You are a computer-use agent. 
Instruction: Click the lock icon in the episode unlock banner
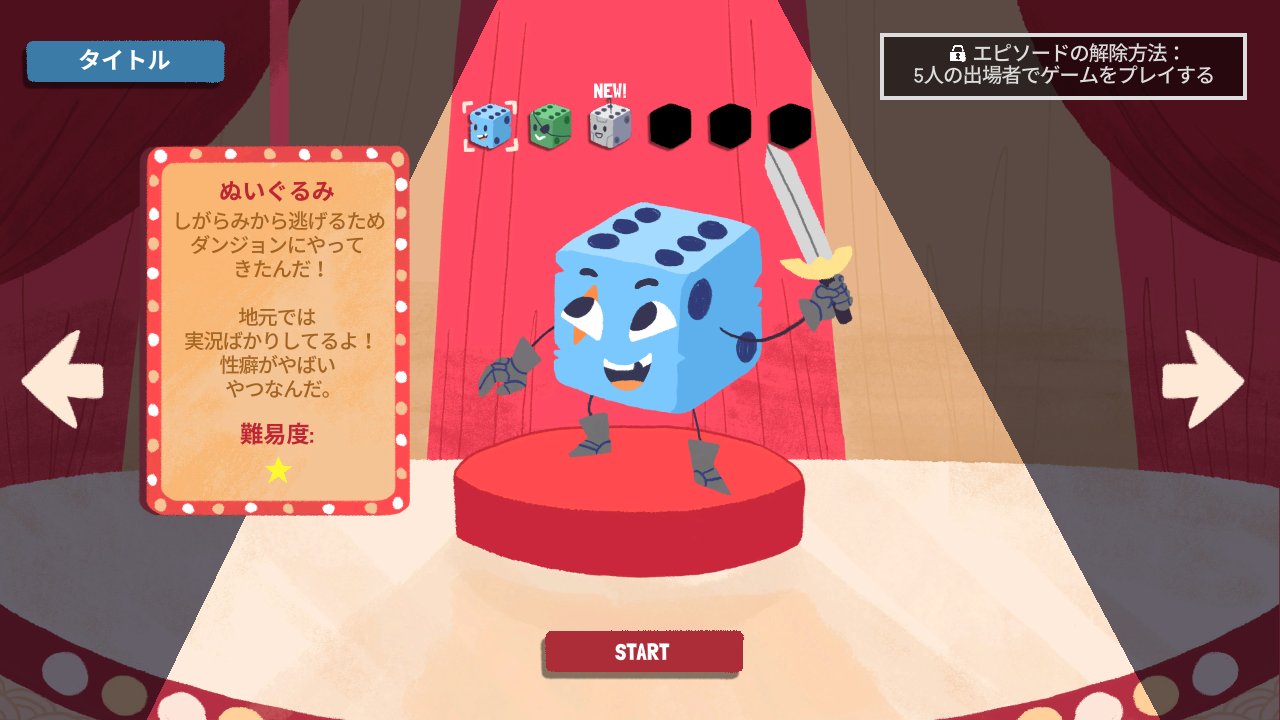point(955,52)
